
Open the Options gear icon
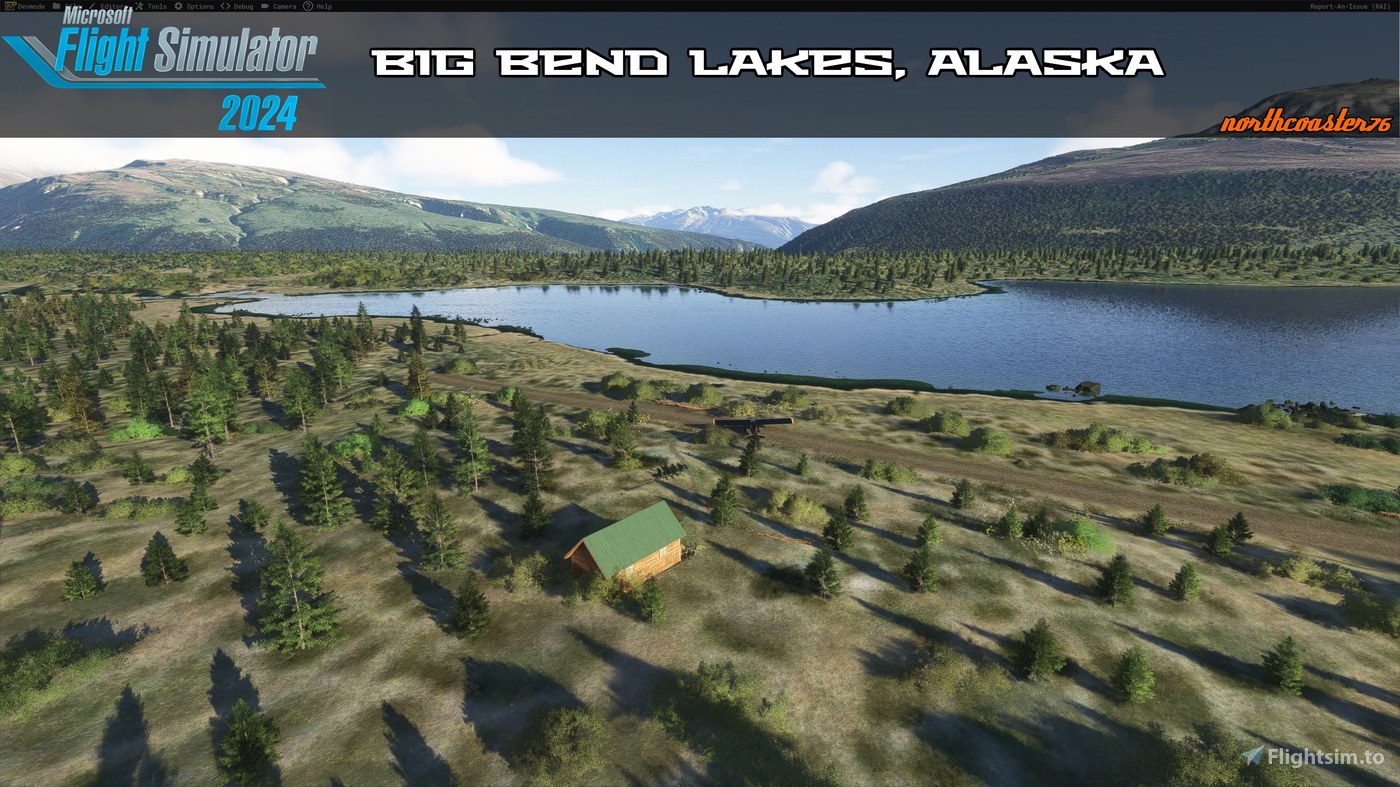pyautogui.click(x=178, y=5)
